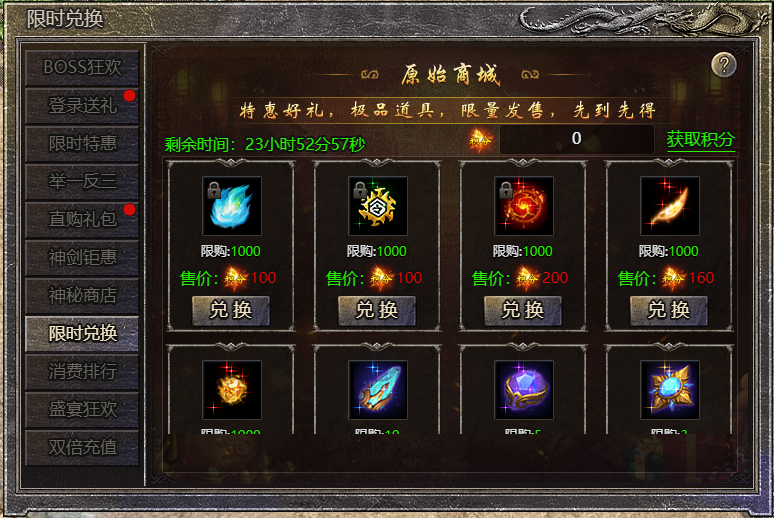774x518 pixels.
Task: Select the purple gem ring icon
Action: point(523,389)
